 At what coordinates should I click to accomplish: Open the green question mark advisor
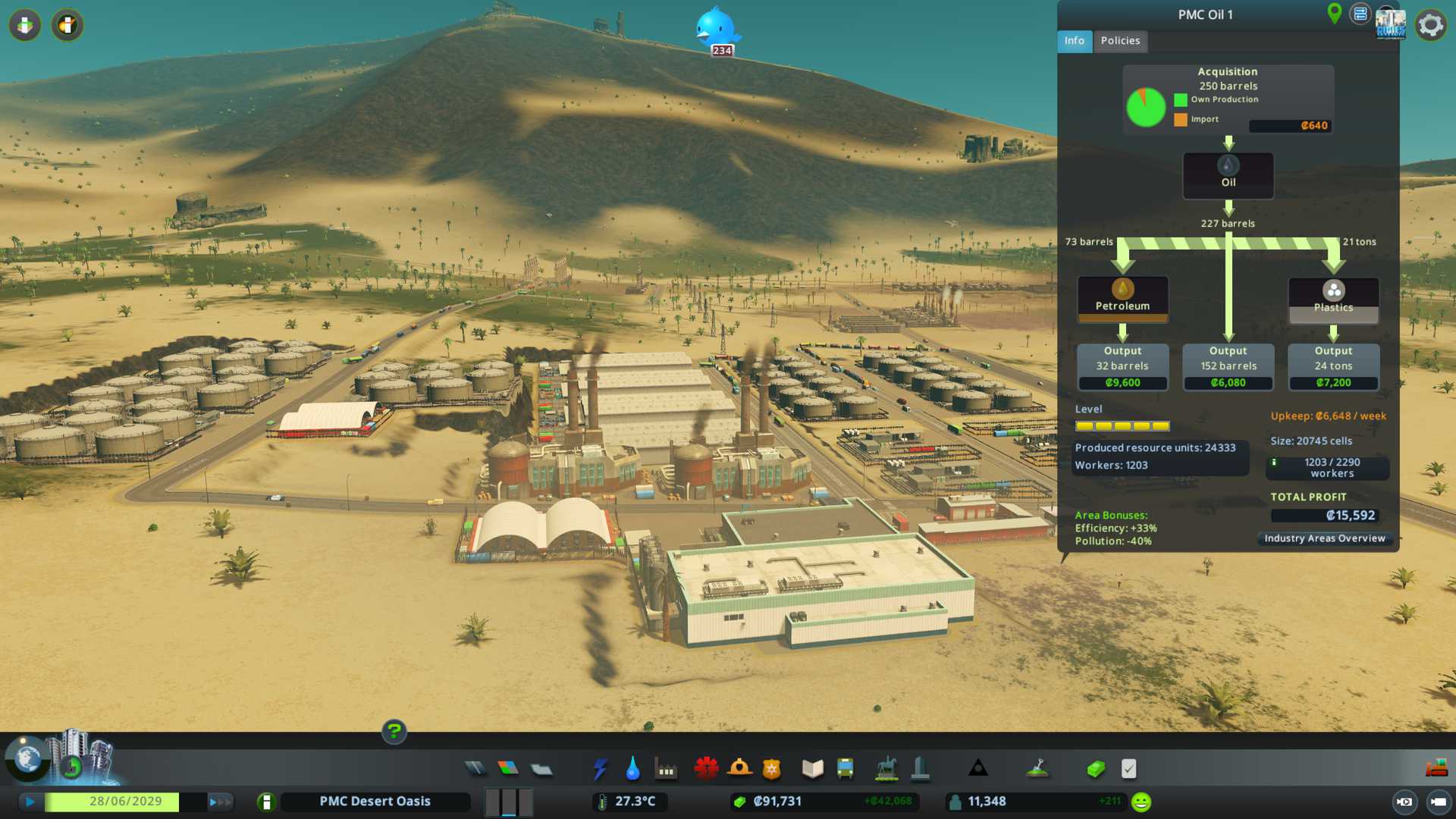[x=394, y=731]
